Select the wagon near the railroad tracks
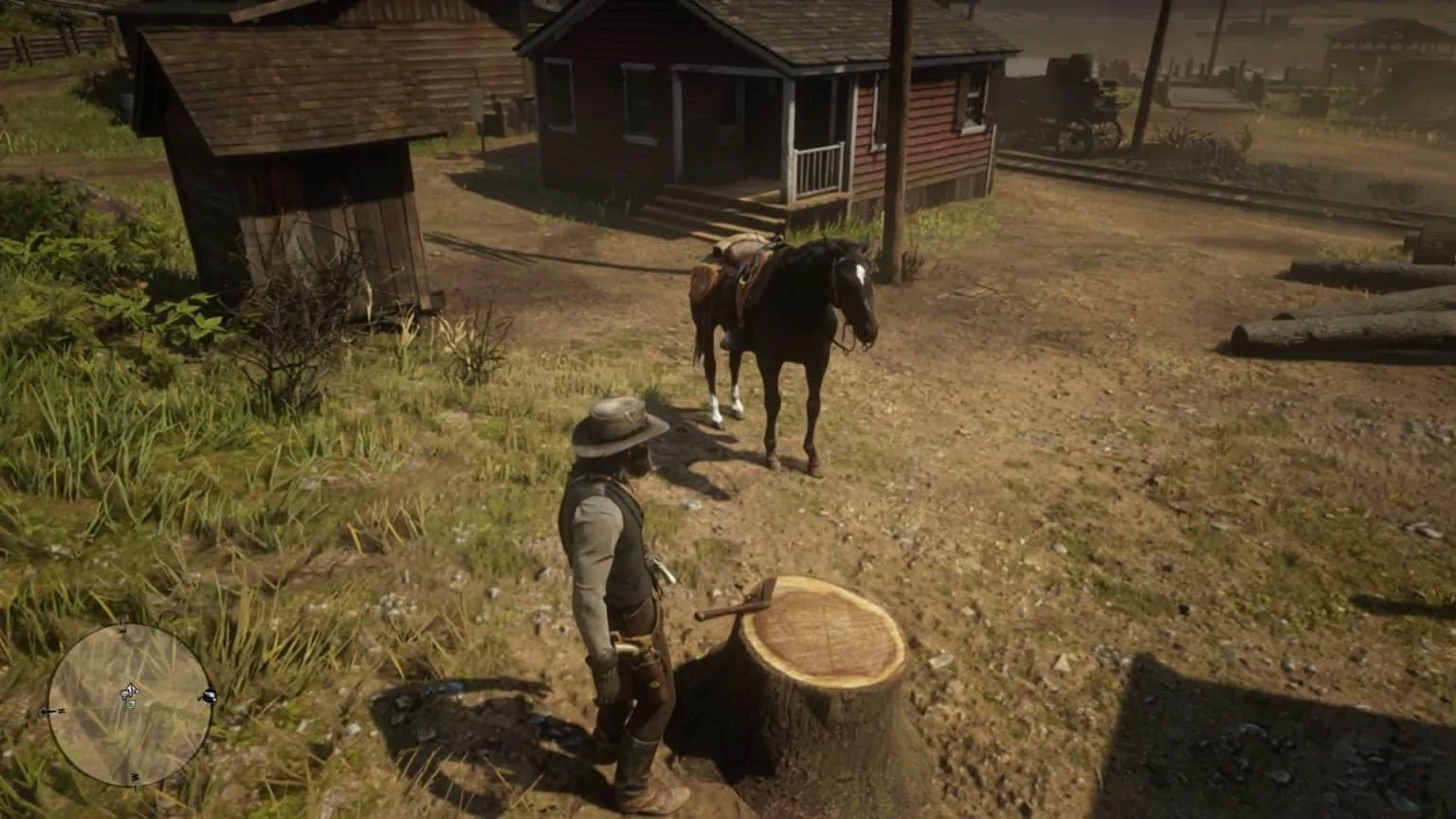Image resolution: width=1456 pixels, height=819 pixels. click(x=1076, y=106)
